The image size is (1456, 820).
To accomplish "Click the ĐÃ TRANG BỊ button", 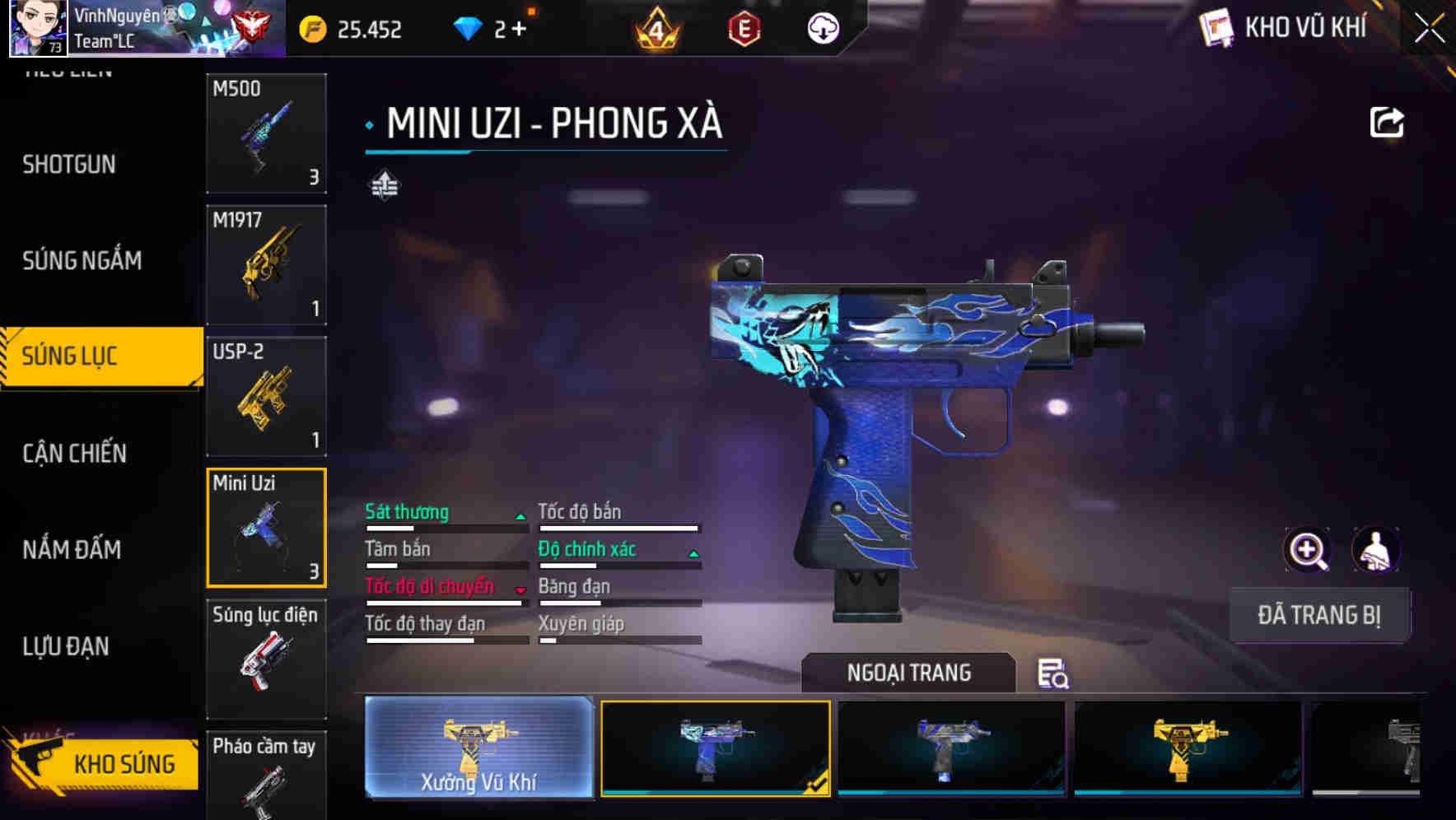I will point(1319,614).
